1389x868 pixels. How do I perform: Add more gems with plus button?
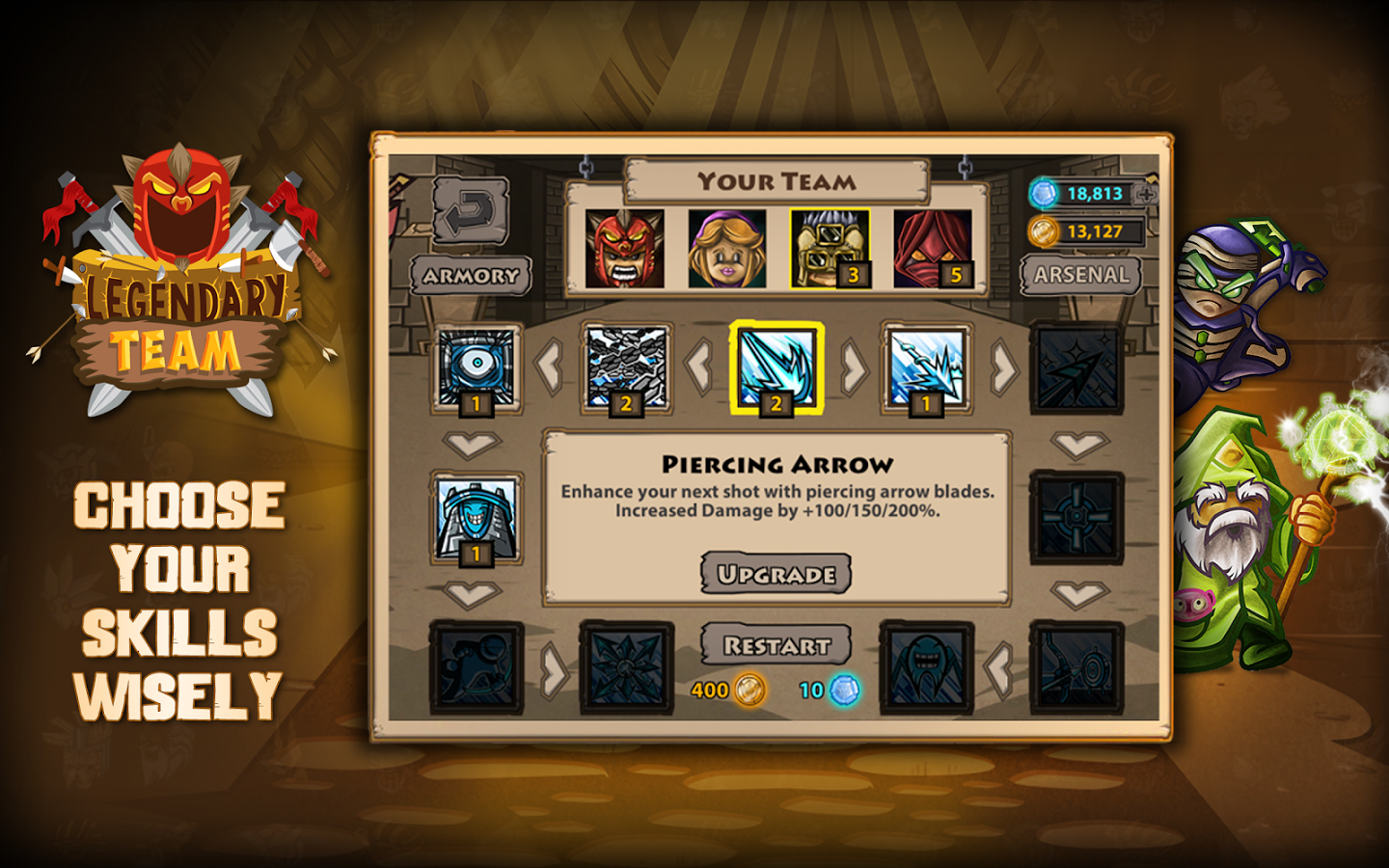coord(1146,194)
